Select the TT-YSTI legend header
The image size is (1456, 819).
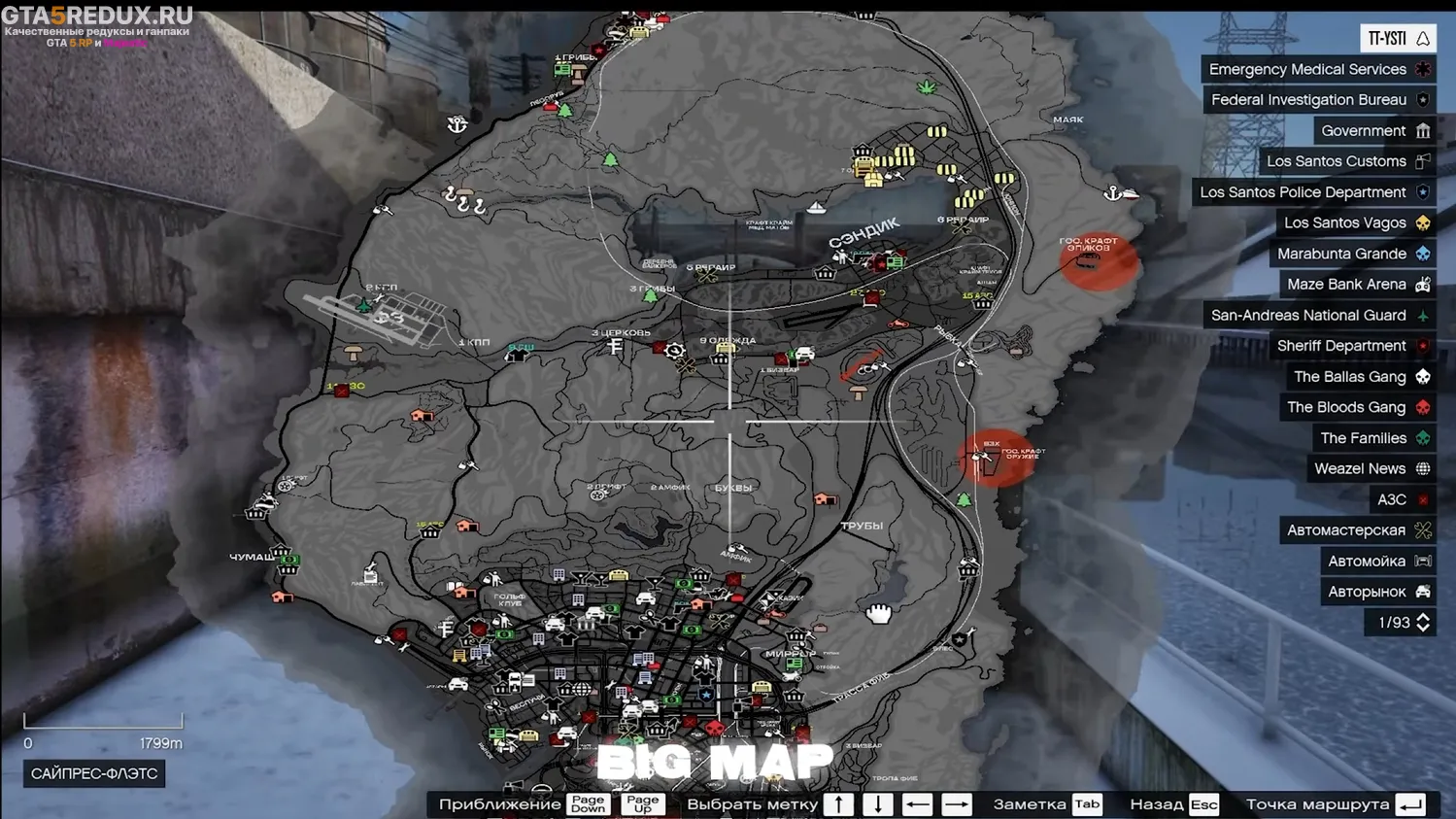tap(1397, 39)
